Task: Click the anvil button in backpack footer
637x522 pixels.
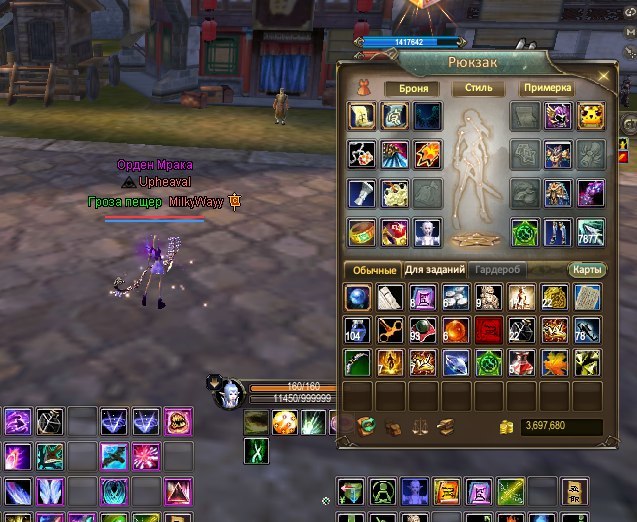Action: tap(445, 427)
